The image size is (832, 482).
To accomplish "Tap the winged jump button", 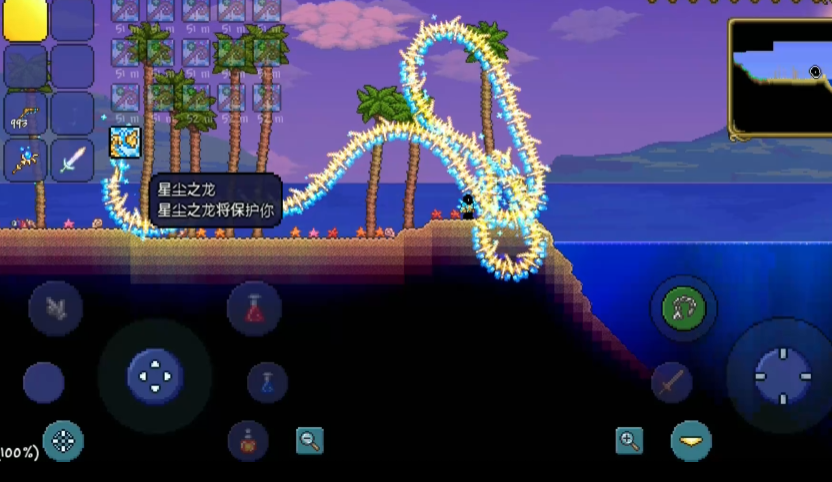I will point(56,308).
